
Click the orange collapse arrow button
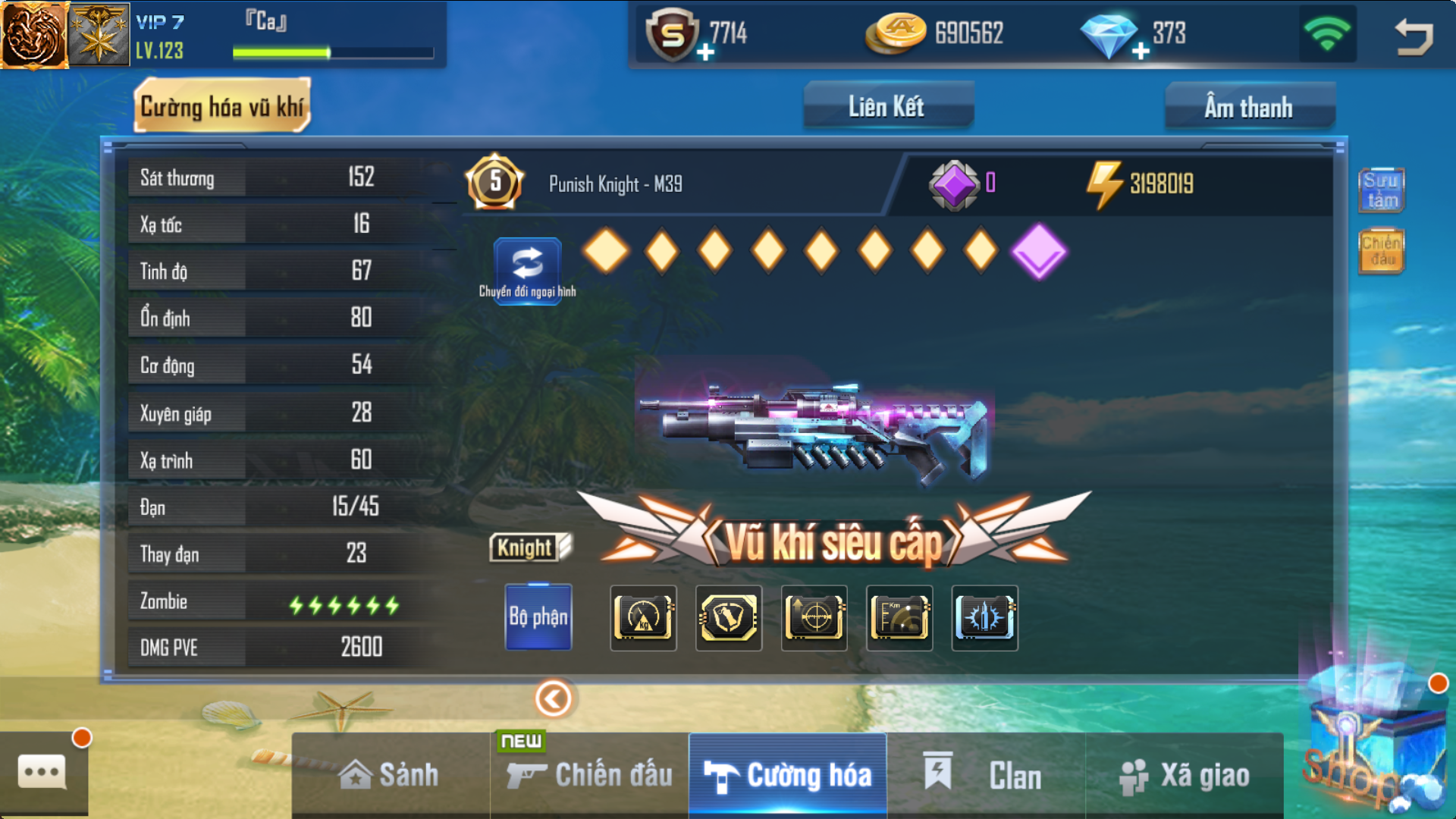tap(554, 698)
